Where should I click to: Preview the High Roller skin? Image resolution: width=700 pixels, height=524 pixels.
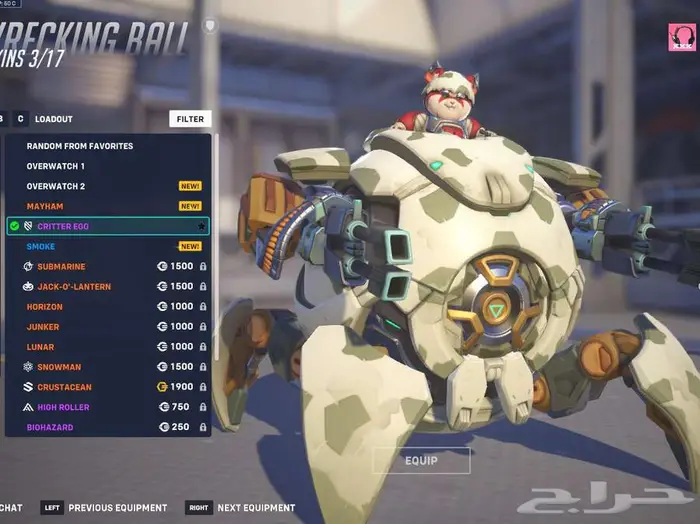[x=63, y=407]
